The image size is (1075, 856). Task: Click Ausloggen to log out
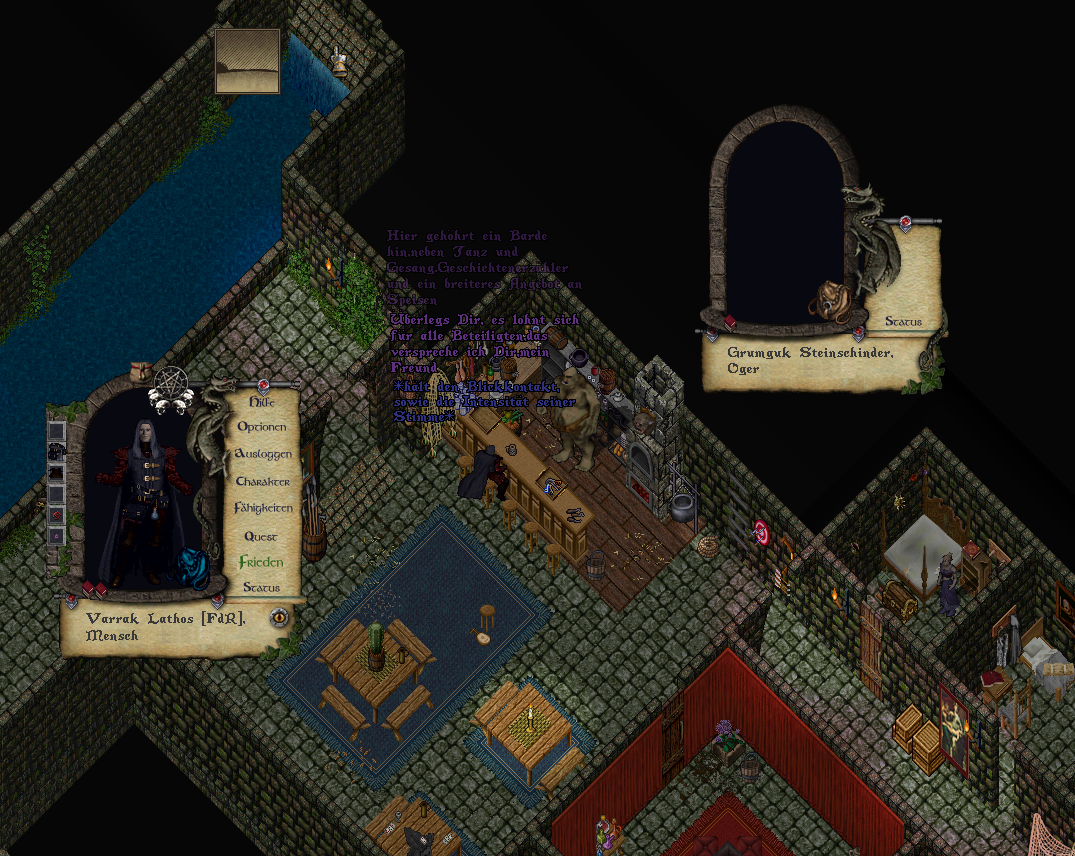tap(263, 454)
